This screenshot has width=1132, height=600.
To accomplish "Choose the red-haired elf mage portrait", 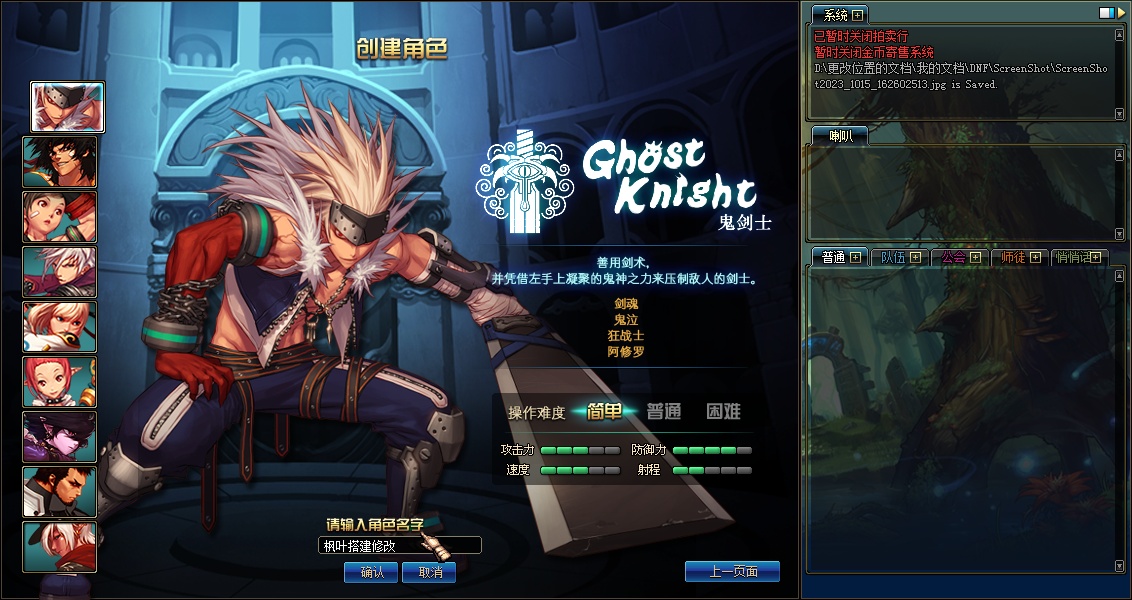I will [x=60, y=382].
